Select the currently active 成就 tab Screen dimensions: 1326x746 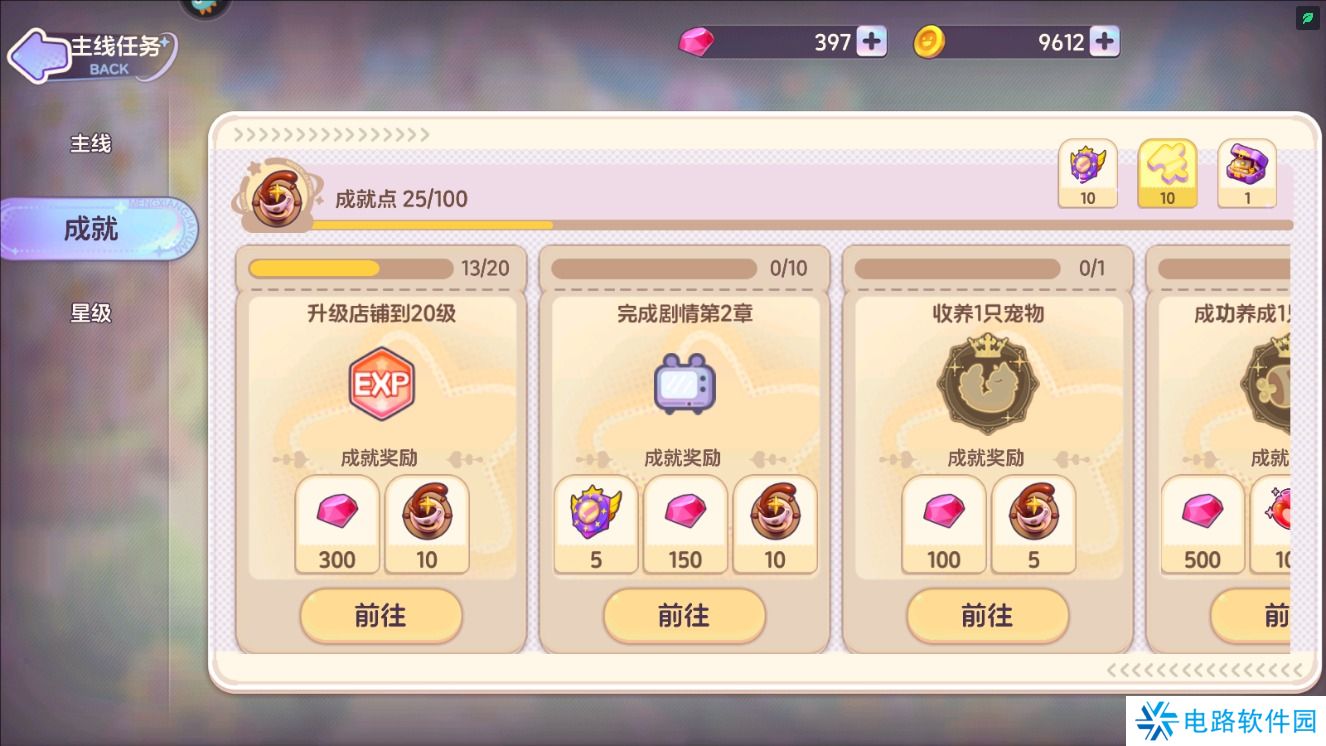click(x=90, y=229)
